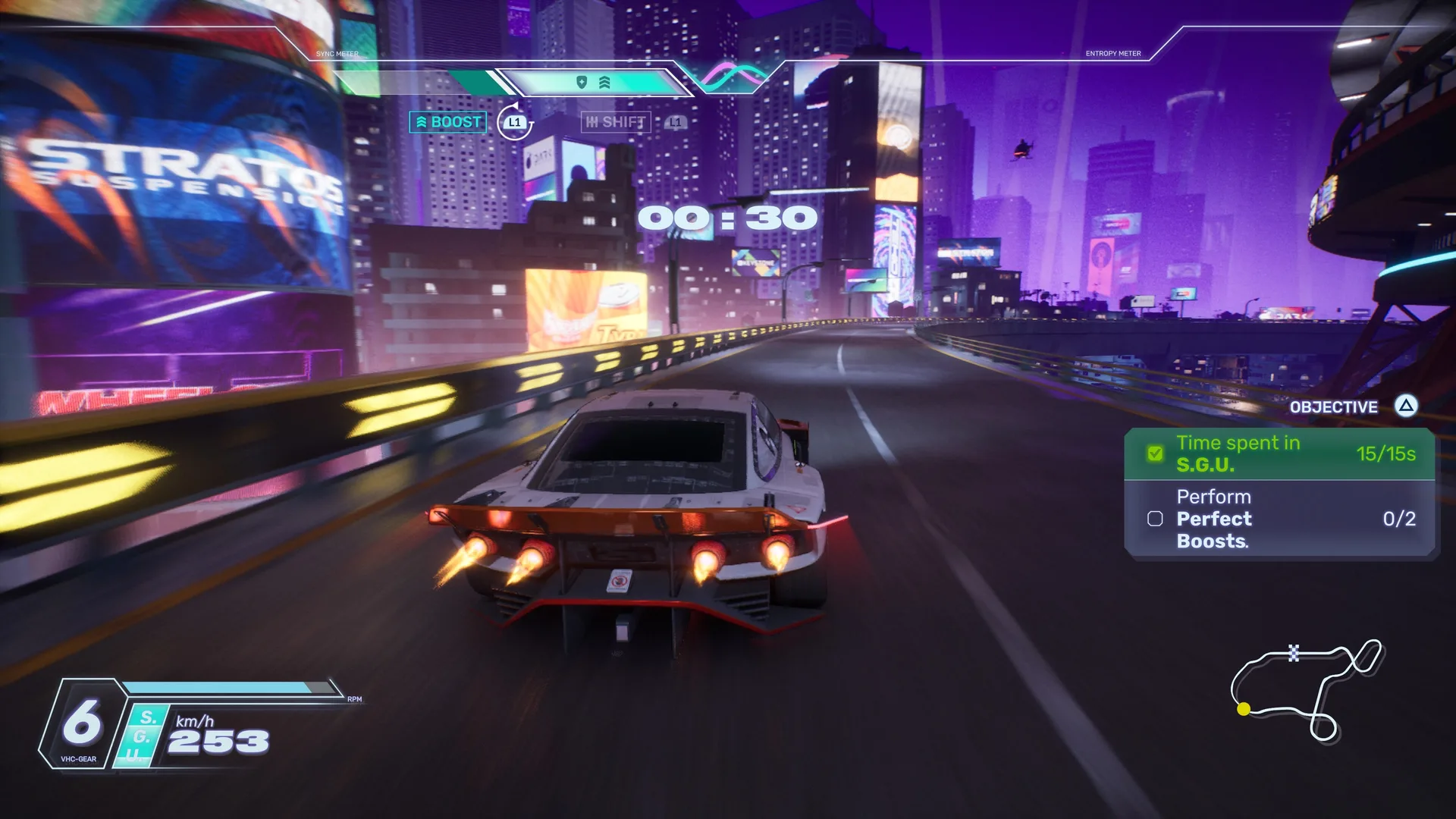Viewport: 1456px width, 819px height.
Task: Click the S.G.U. indicator by the speedometer
Action: (x=141, y=736)
